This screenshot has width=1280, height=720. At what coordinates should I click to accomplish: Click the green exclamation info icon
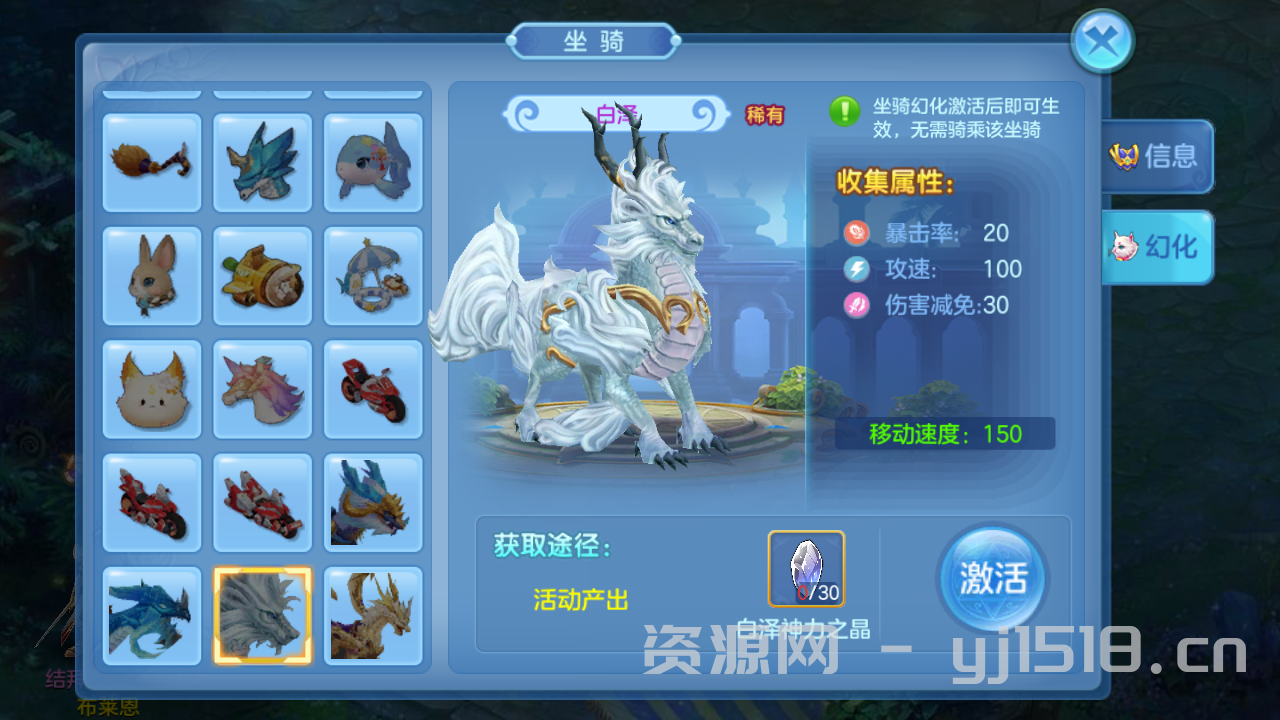845,111
